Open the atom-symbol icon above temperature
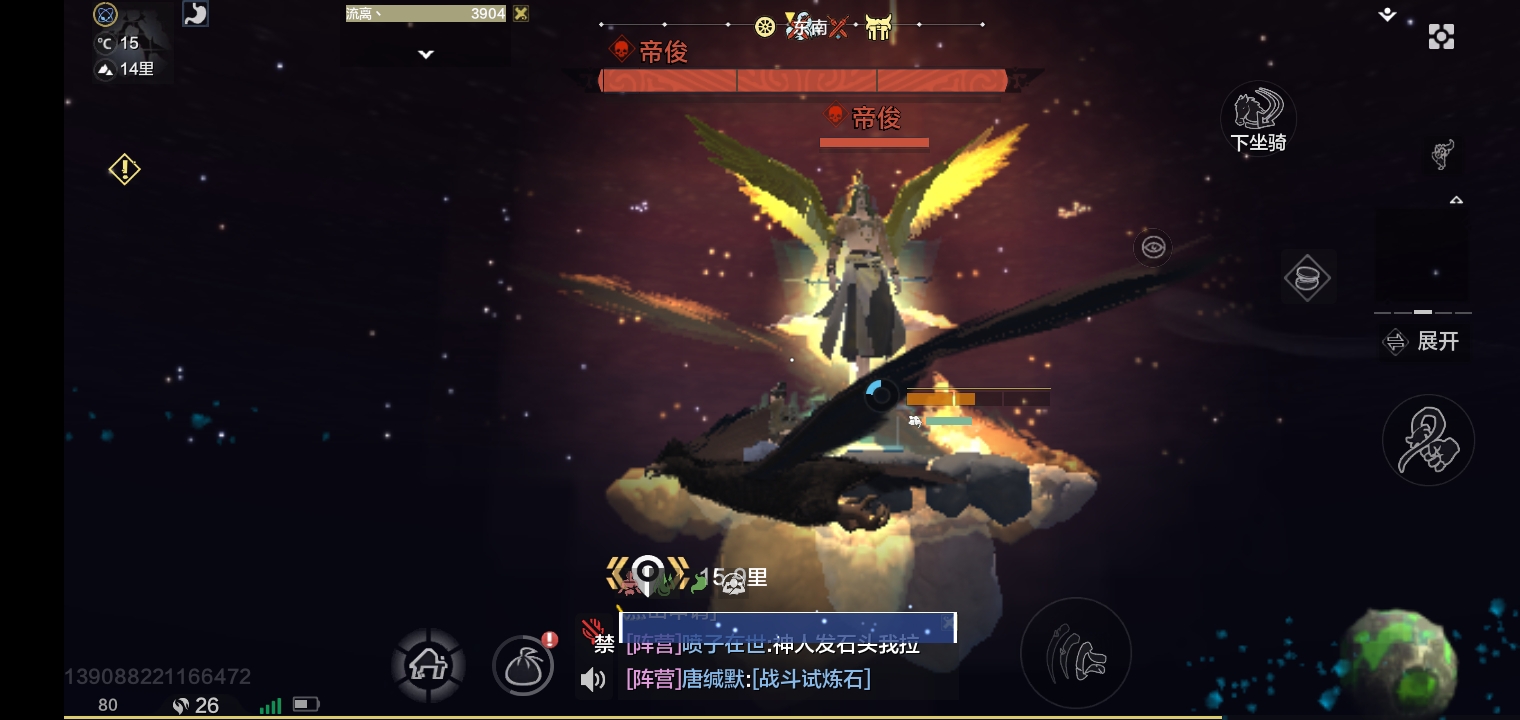 click(x=105, y=14)
